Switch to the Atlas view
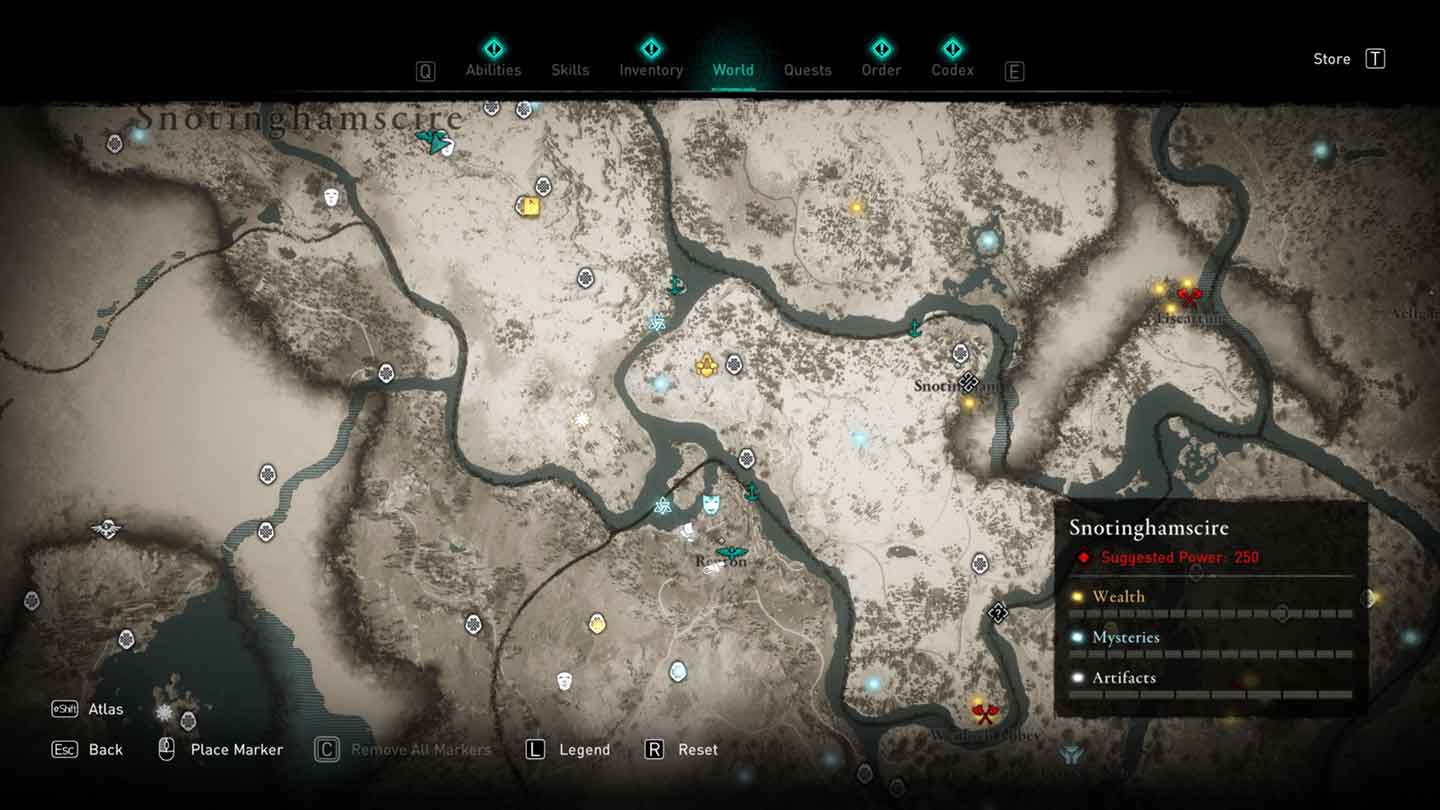The width and height of the screenshot is (1440, 810). [x=105, y=709]
